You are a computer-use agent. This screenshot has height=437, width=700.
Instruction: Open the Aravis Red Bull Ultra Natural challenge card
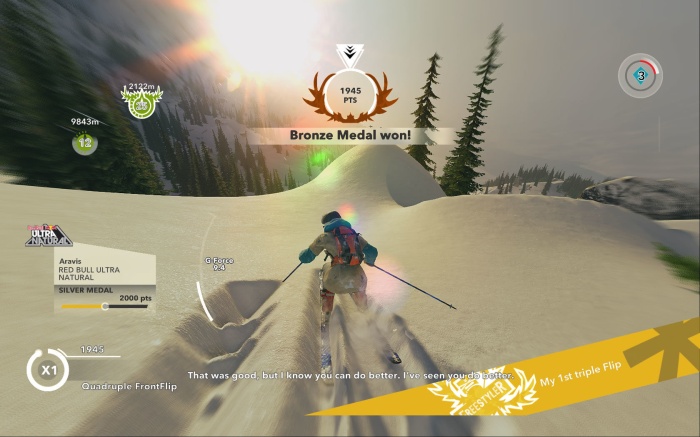click(x=104, y=282)
